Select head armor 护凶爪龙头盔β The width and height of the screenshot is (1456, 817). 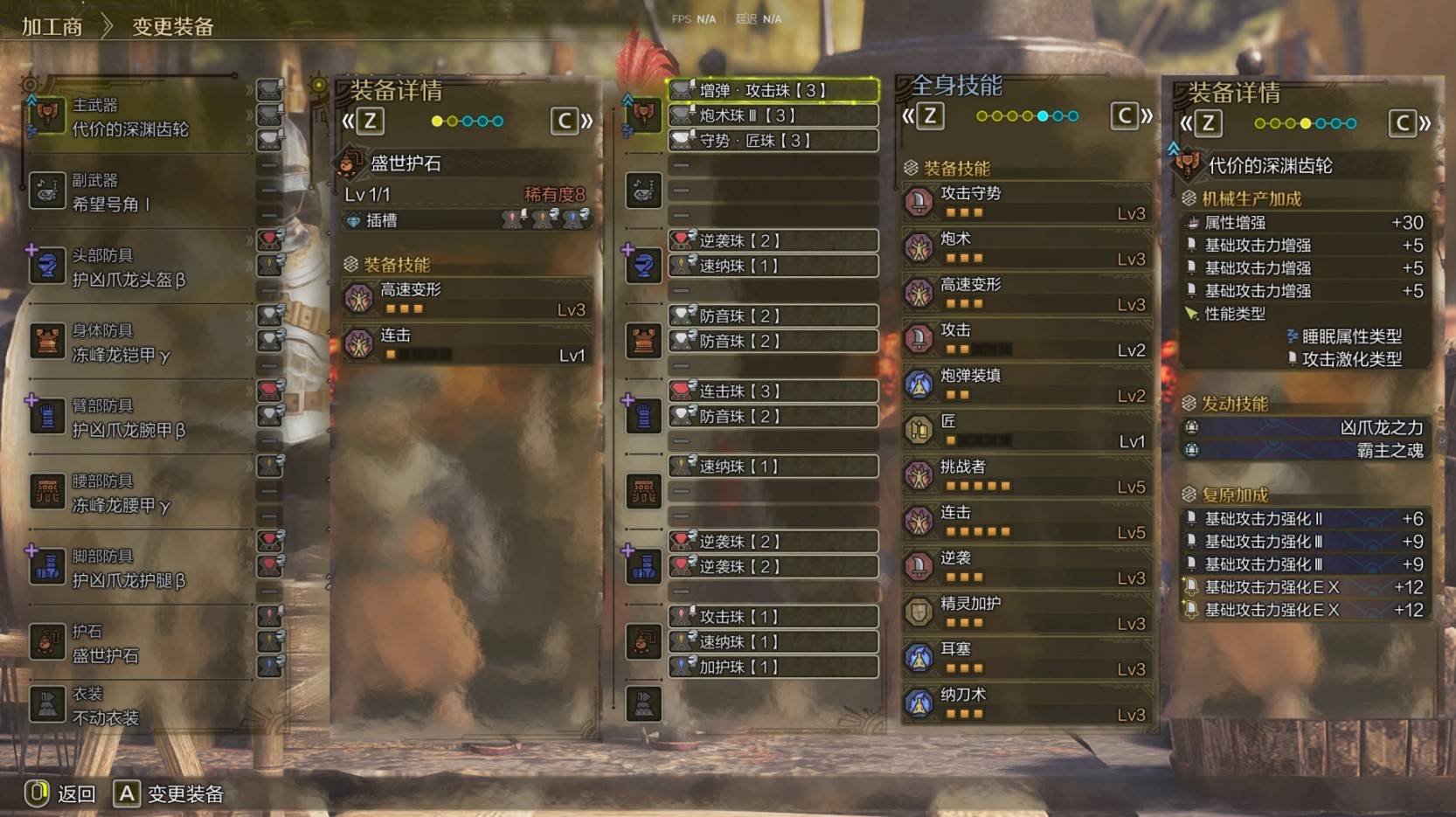131,267
